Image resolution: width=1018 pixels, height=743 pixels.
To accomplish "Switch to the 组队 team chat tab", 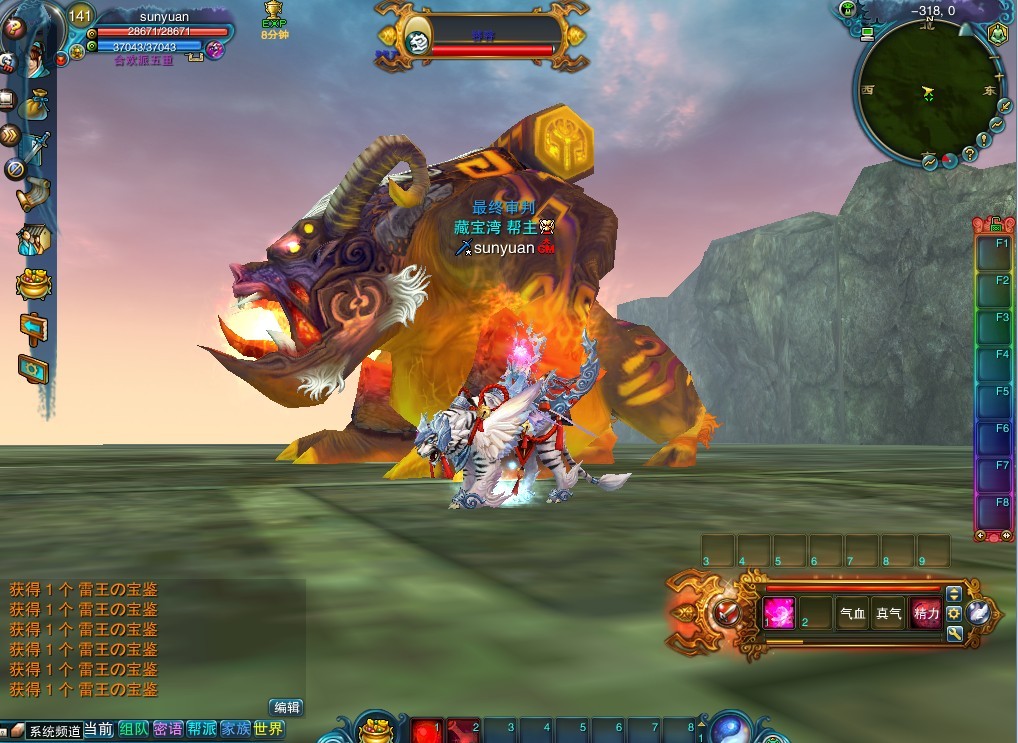I will (x=132, y=729).
